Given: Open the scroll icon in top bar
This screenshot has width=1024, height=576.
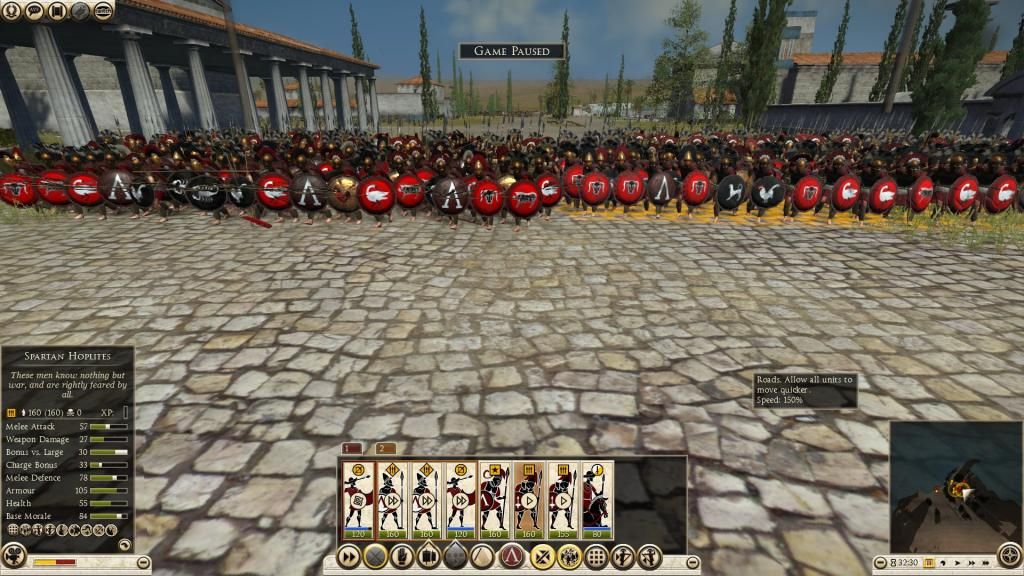Looking at the screenshot, I should click(x=56, y=11).
